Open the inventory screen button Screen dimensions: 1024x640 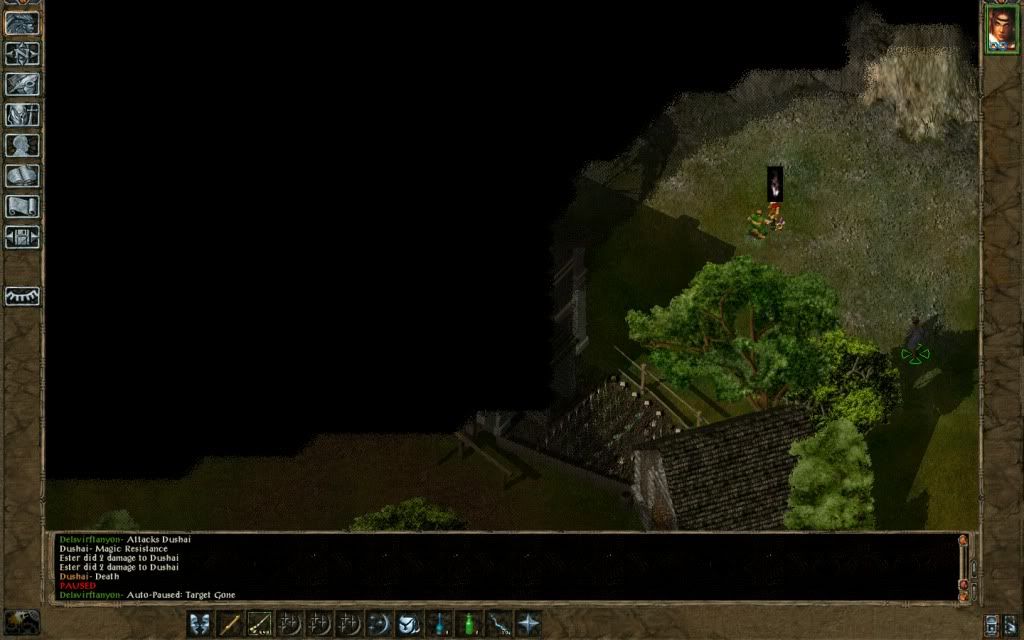(22, 115)
